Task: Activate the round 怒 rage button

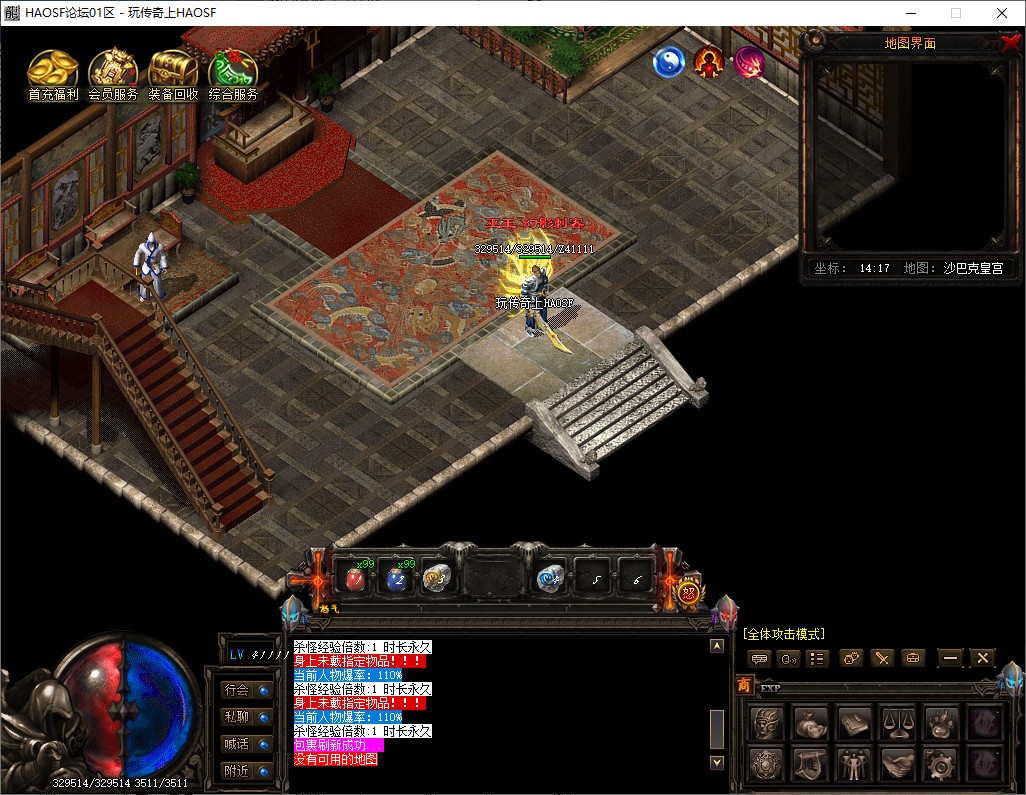Action: point(689,592)
